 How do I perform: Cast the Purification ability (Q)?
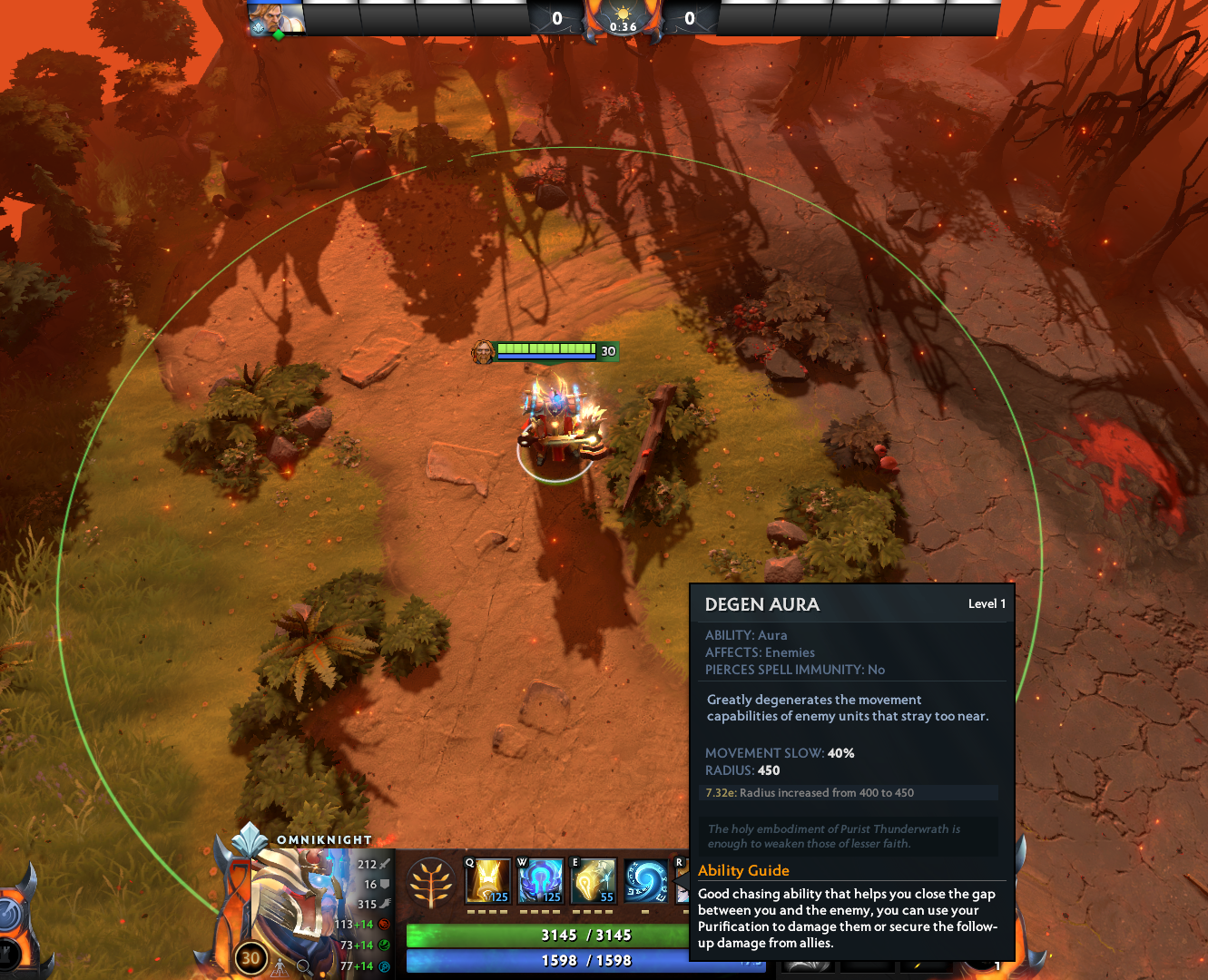pos(487,880)
